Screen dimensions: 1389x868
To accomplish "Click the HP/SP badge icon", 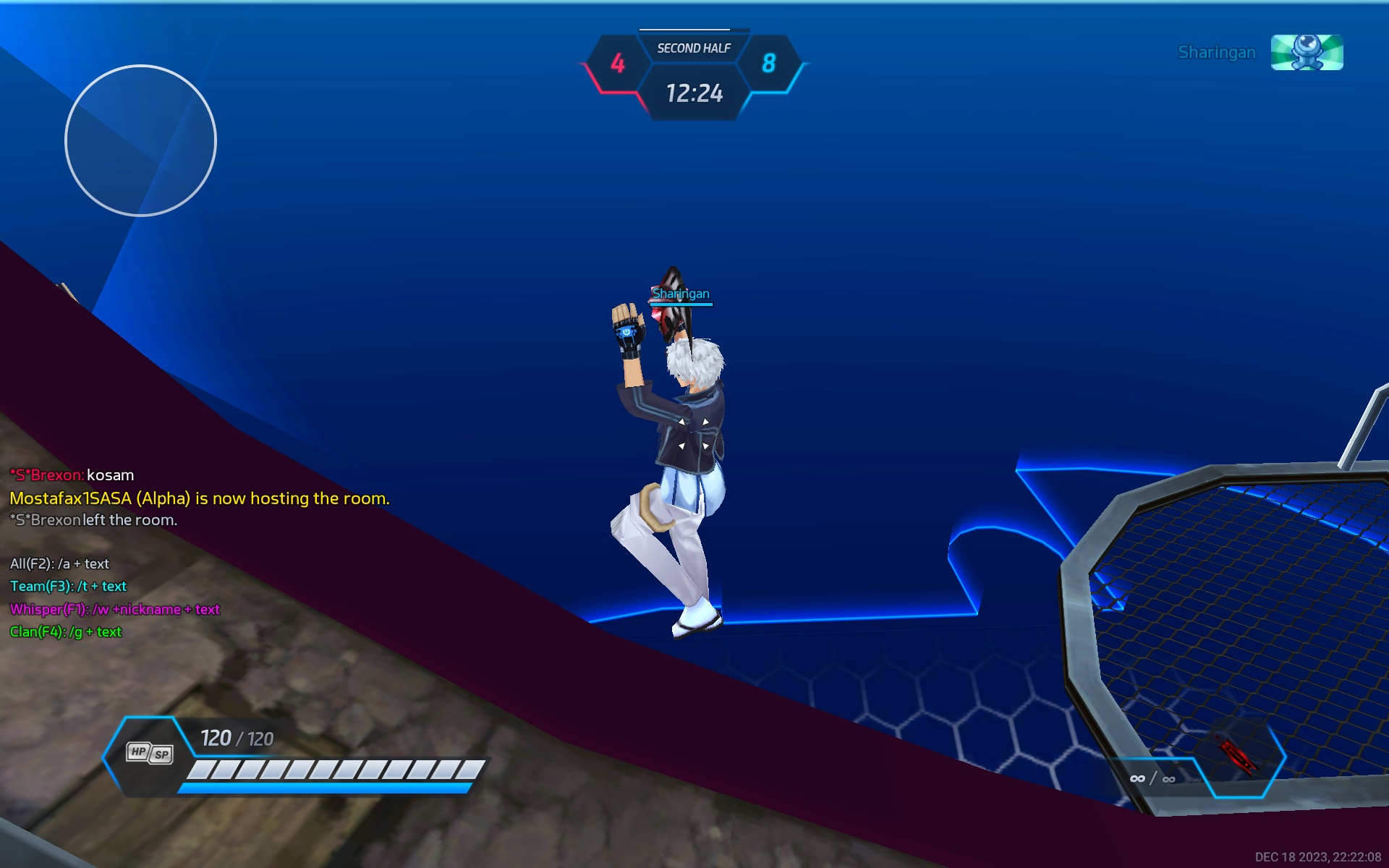I will 150,753.
